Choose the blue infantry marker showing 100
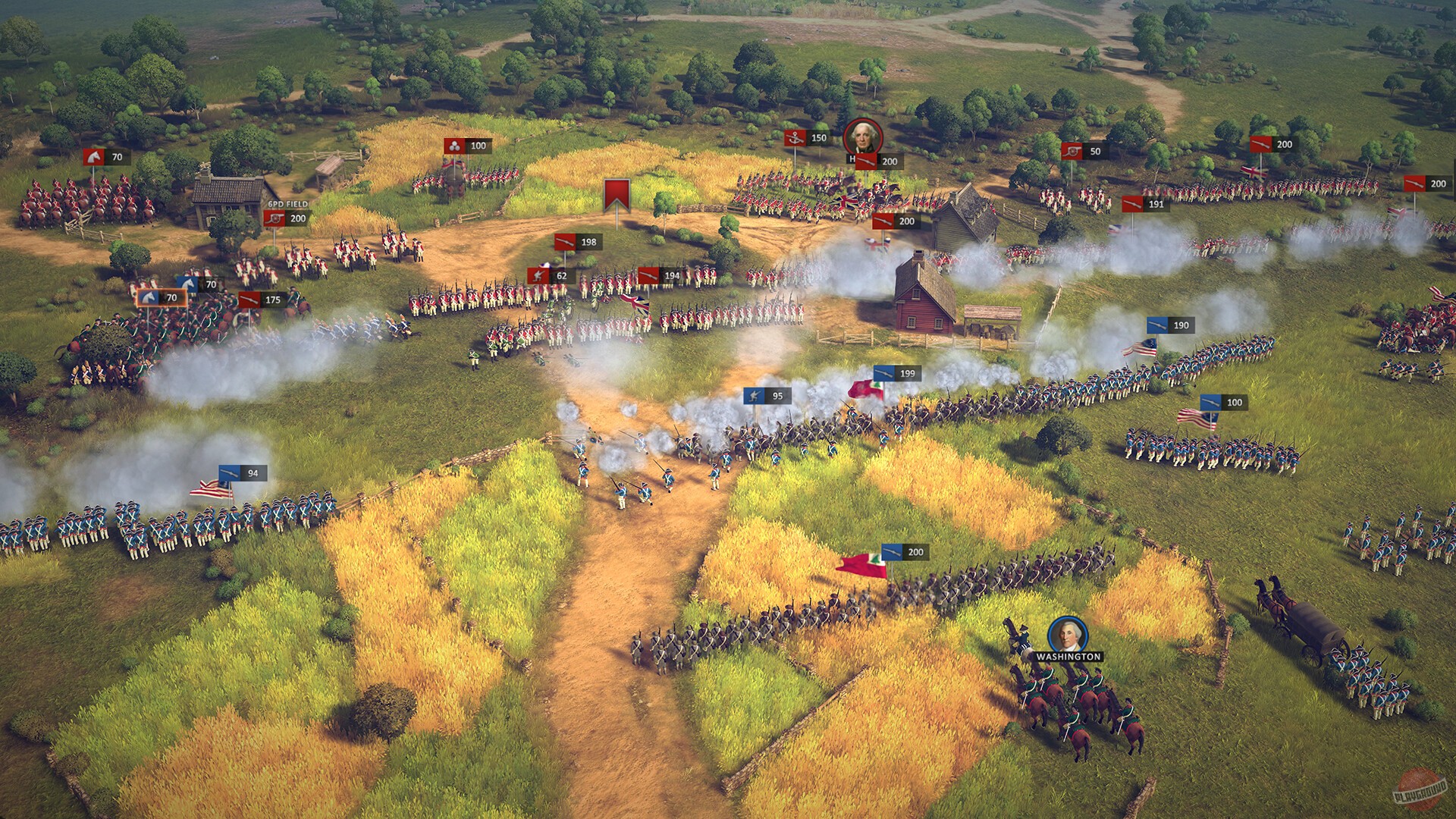The height and width of the screenshot is (819, 1456). pyautogui.click(x=1222, y=403)
